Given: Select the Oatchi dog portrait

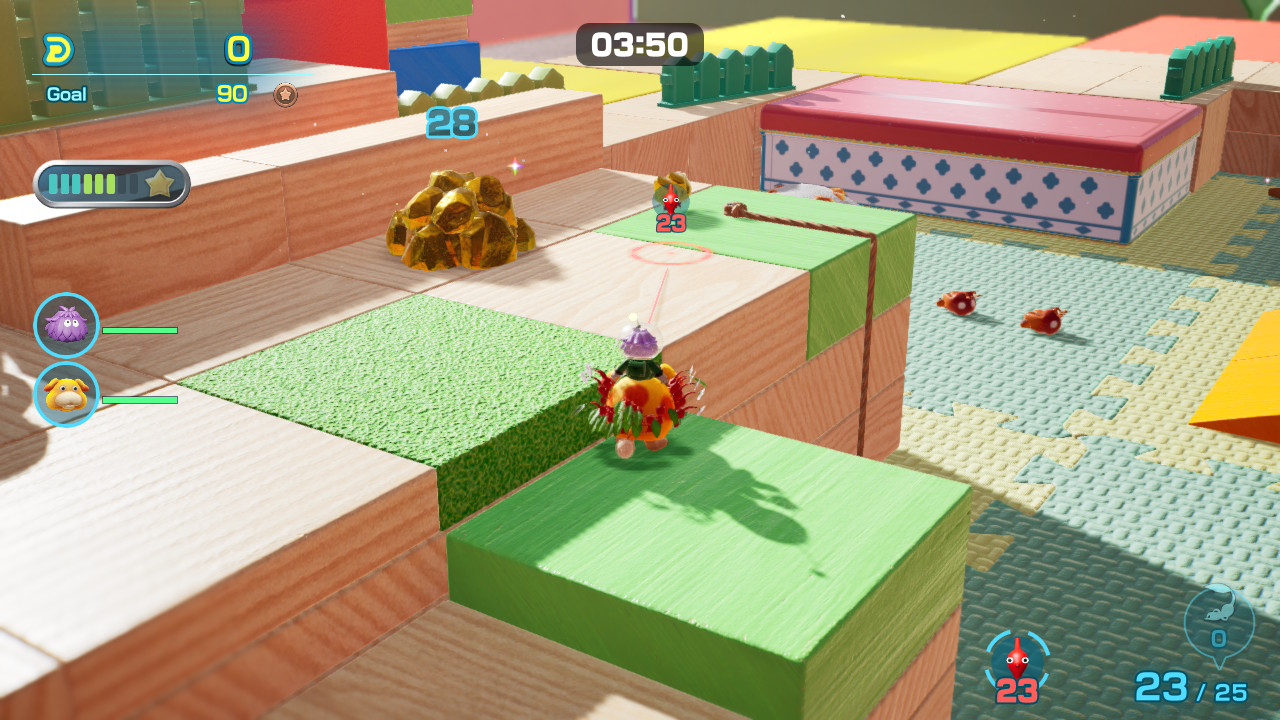Looking at the screenshot, I should (66, 394).
